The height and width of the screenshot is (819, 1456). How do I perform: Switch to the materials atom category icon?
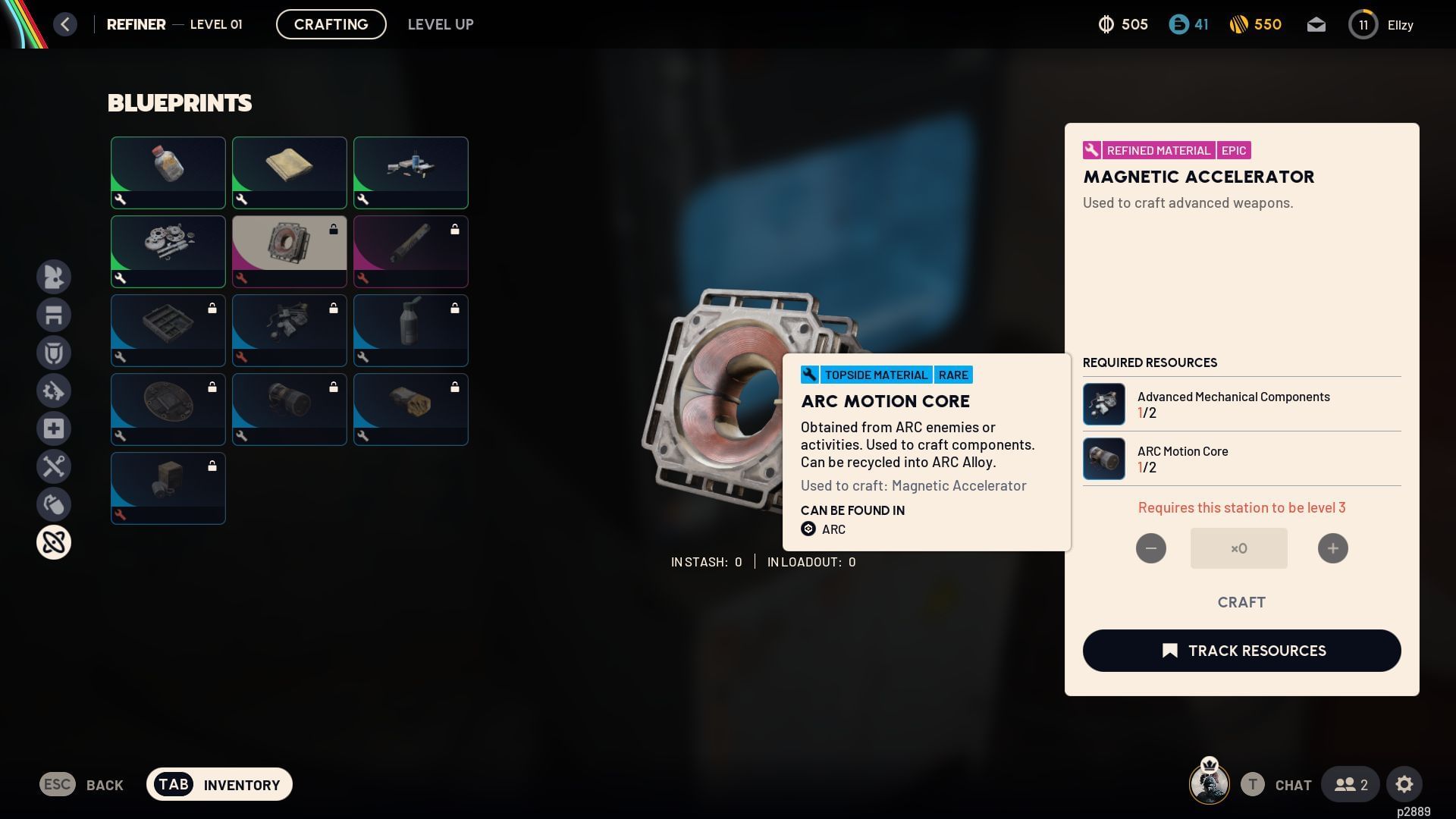pyautogui.click(x=54, y=542)
